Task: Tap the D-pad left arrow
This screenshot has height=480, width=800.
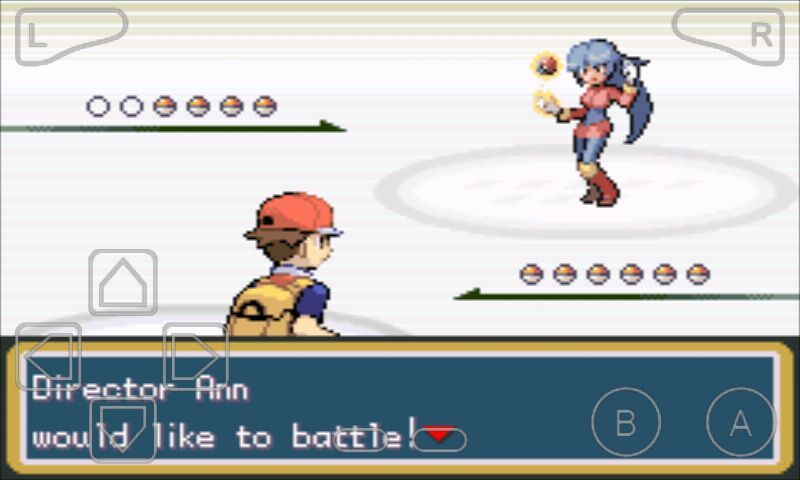Action: click(49, 356)
